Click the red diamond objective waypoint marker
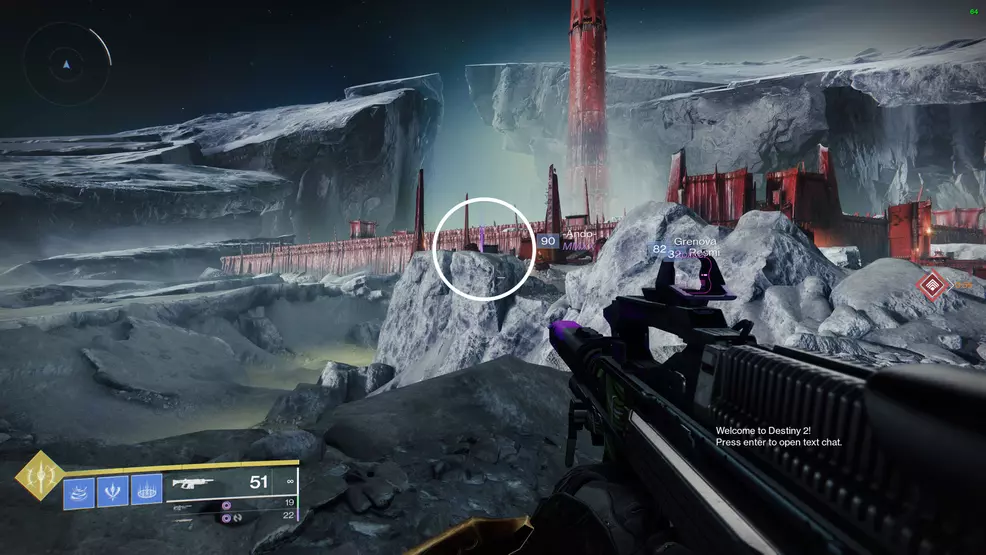 933,286
